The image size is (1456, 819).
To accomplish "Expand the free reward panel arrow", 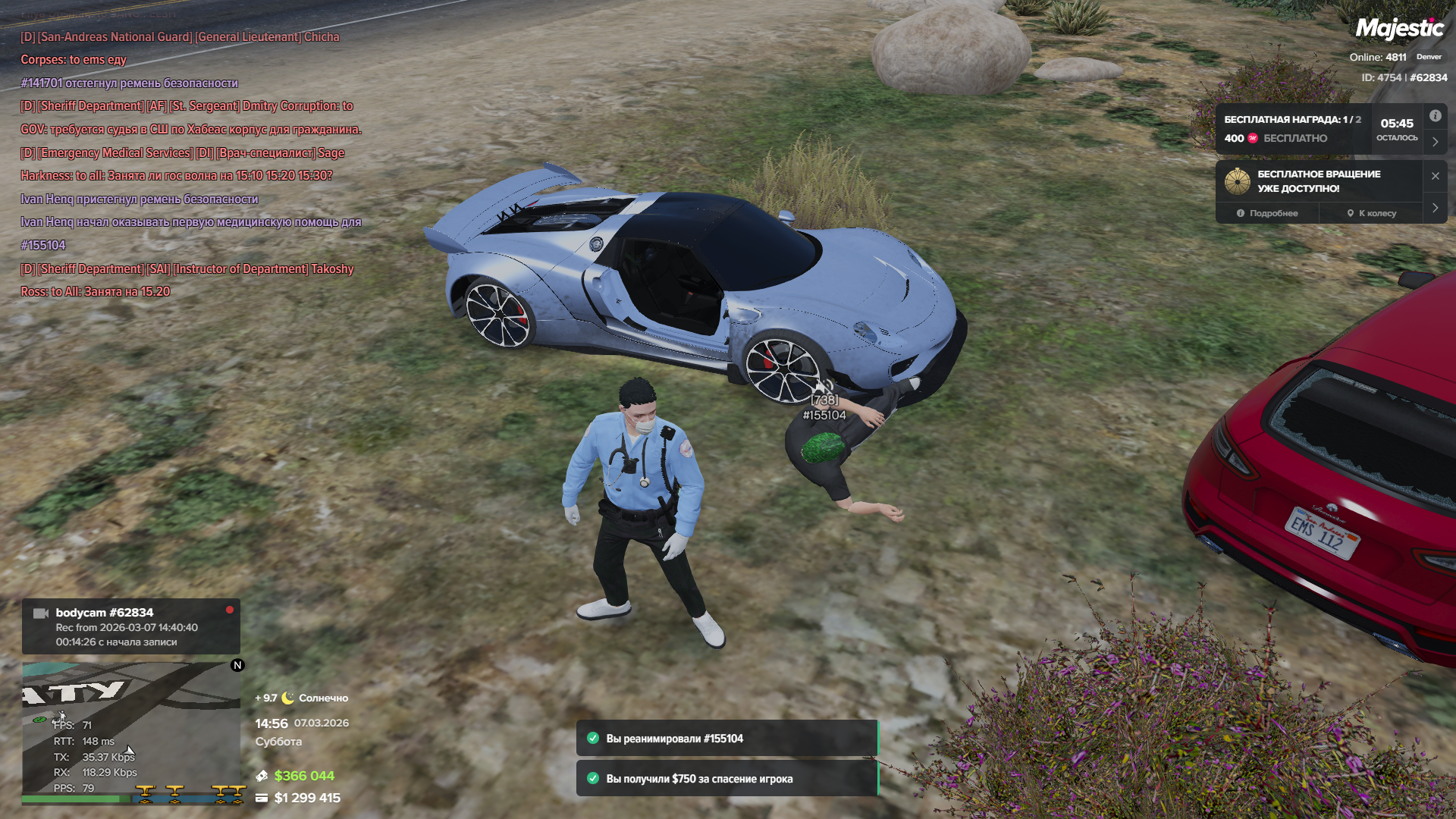I will pos(1435,142).
